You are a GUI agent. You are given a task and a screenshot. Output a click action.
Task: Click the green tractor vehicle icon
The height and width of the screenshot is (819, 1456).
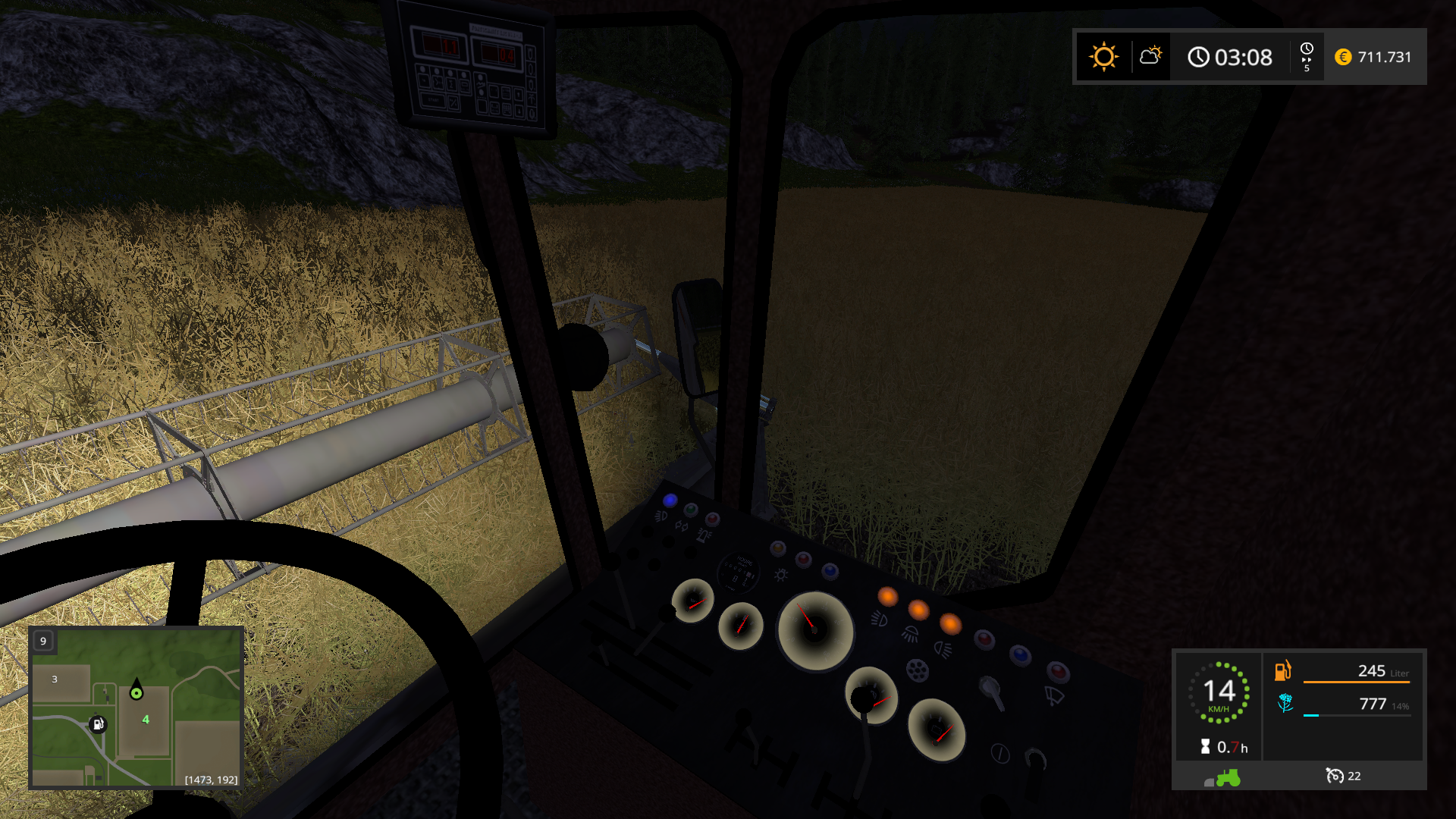tap(1227, 777)
